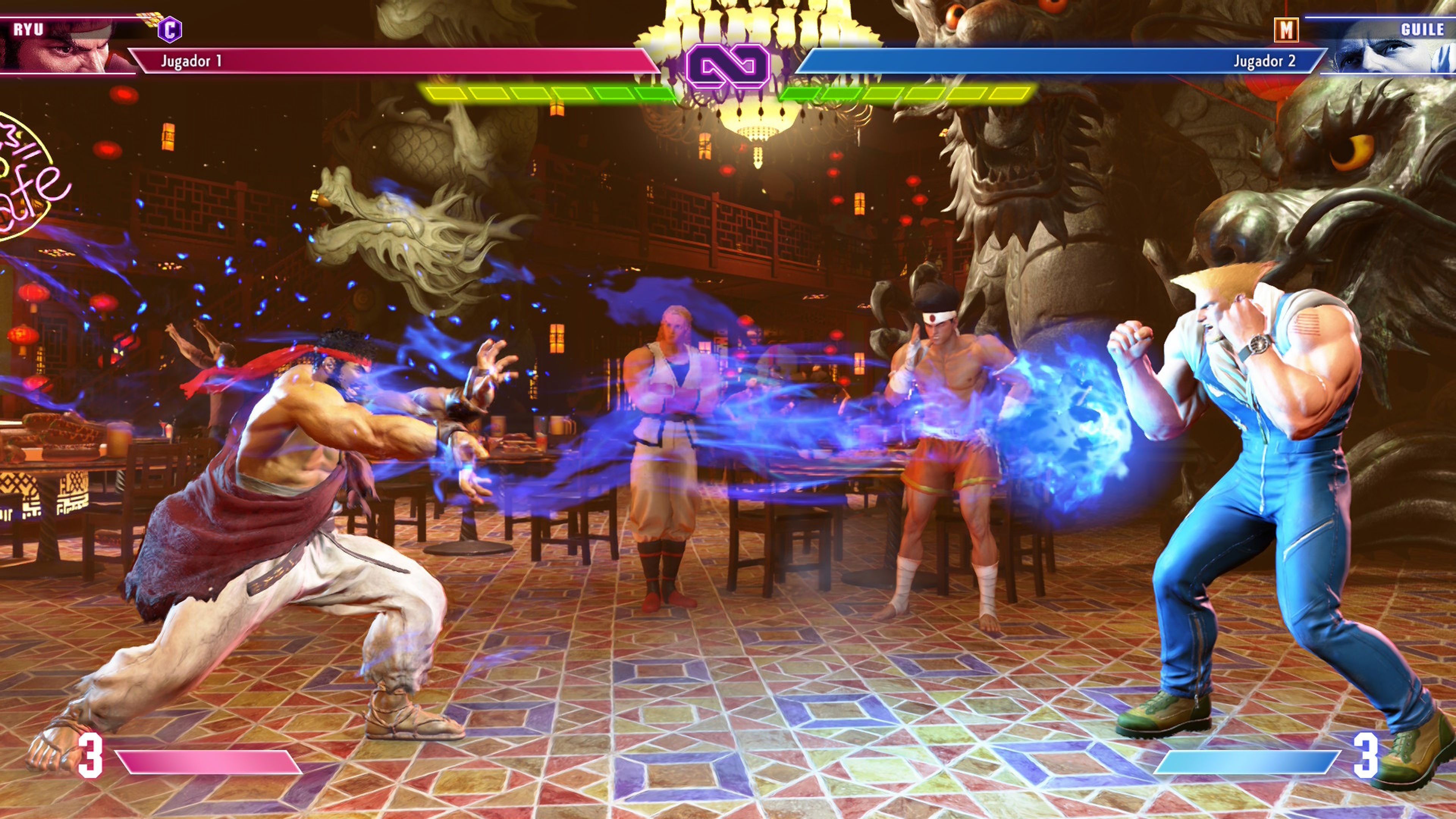Click the infinity timer symbol
The image size is (1456, 819).
(728, 65)
